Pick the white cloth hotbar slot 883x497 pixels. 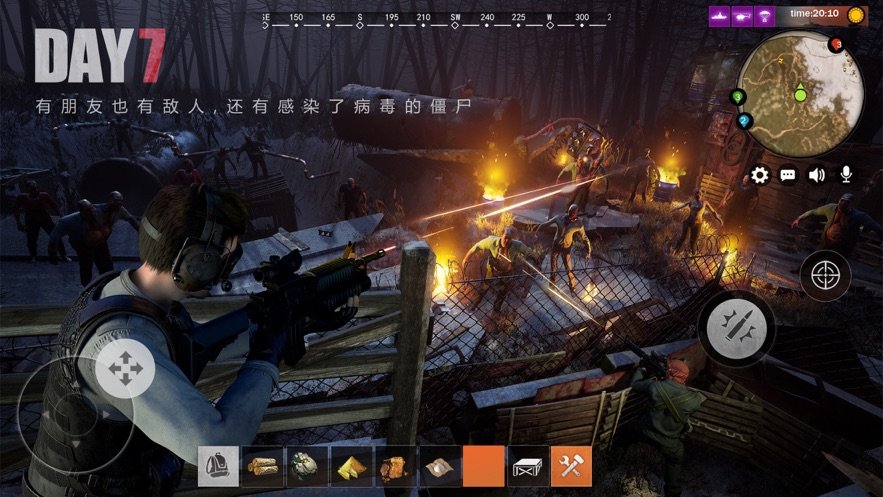(x=439, y=466)
